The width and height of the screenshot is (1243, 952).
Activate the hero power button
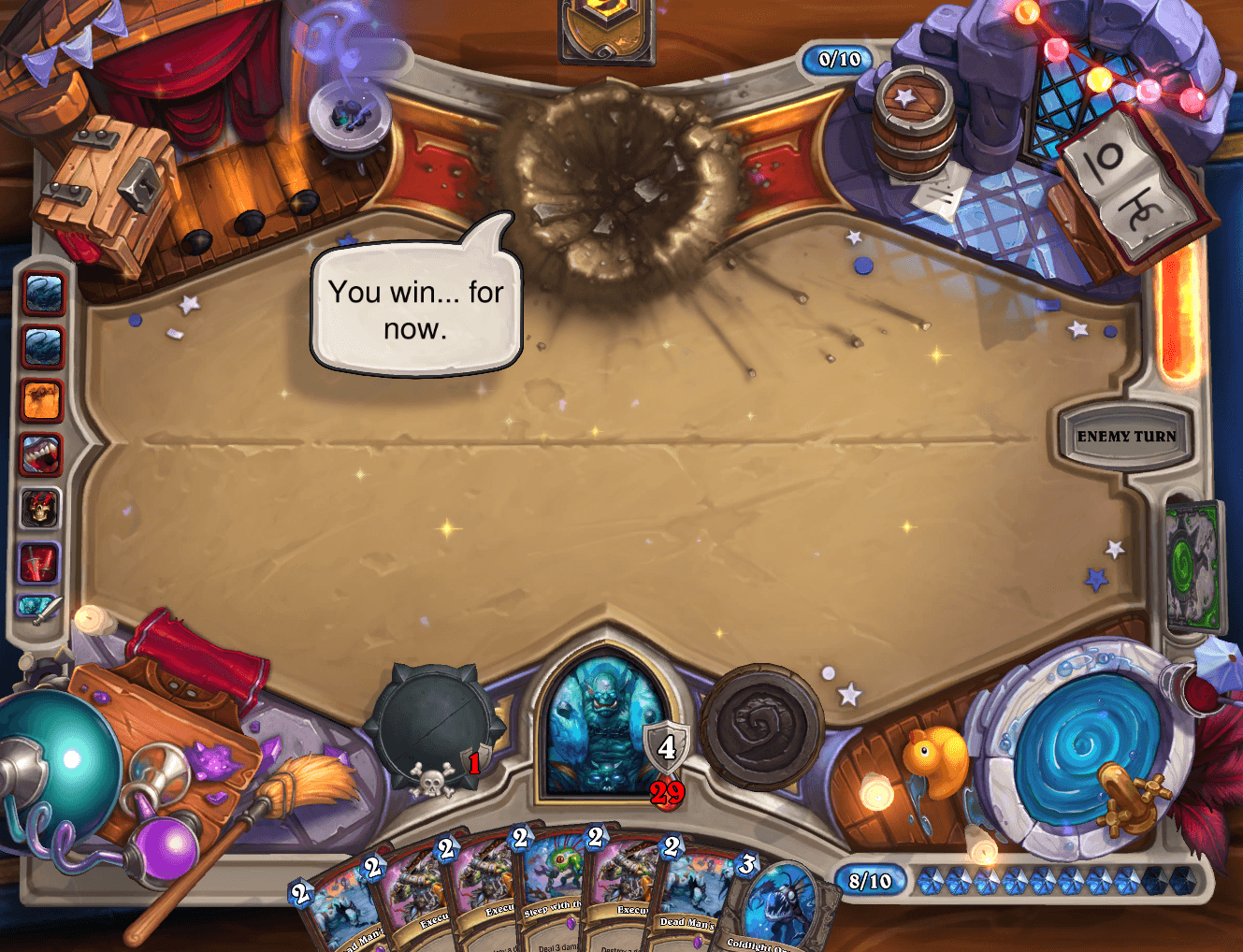(x=761, y=727)
